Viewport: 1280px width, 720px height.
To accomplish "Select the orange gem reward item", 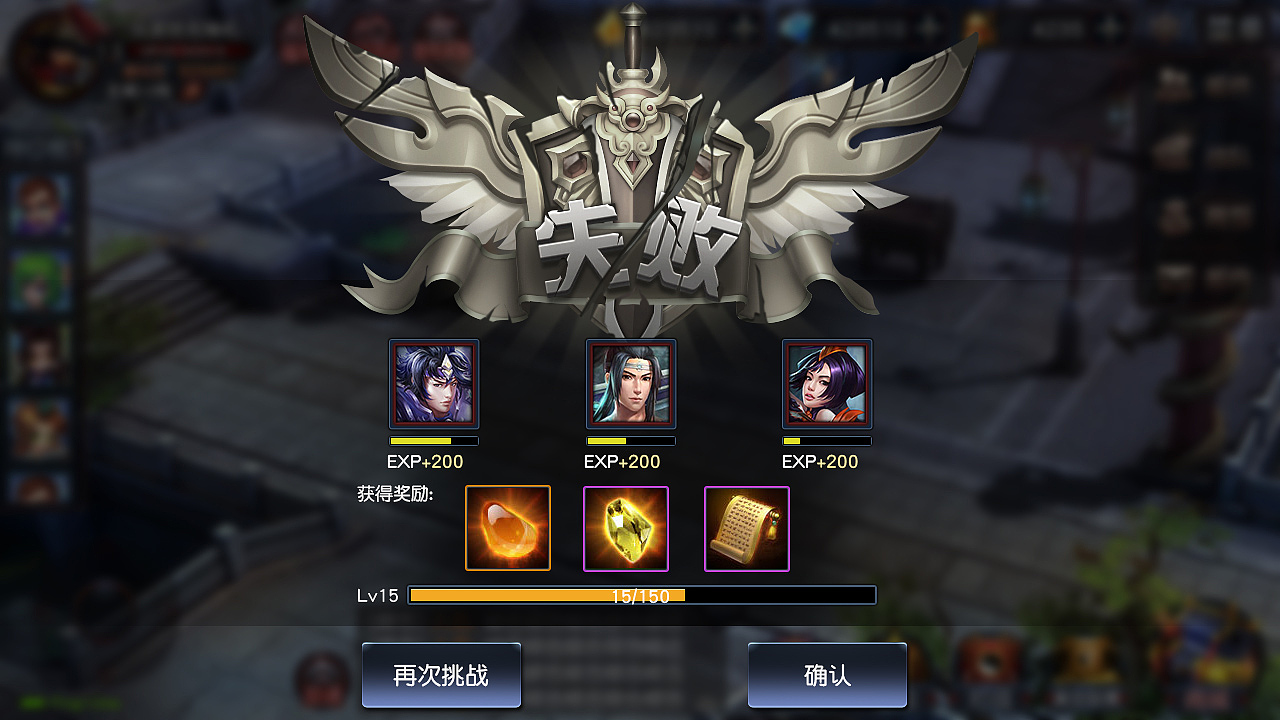I will (x=507, y=528).
